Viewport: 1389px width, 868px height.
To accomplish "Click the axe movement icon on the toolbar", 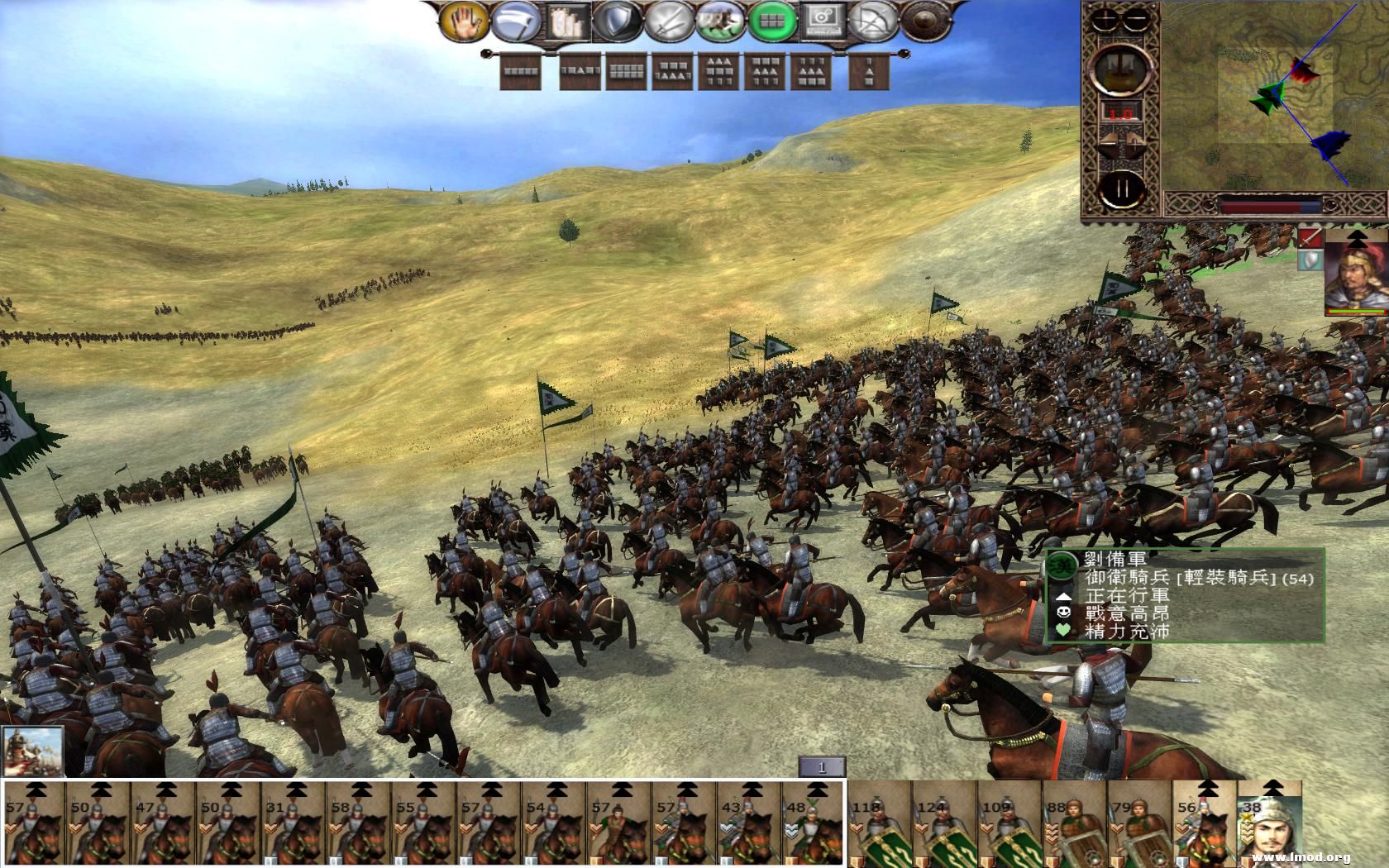I will (x=514, y=23).
